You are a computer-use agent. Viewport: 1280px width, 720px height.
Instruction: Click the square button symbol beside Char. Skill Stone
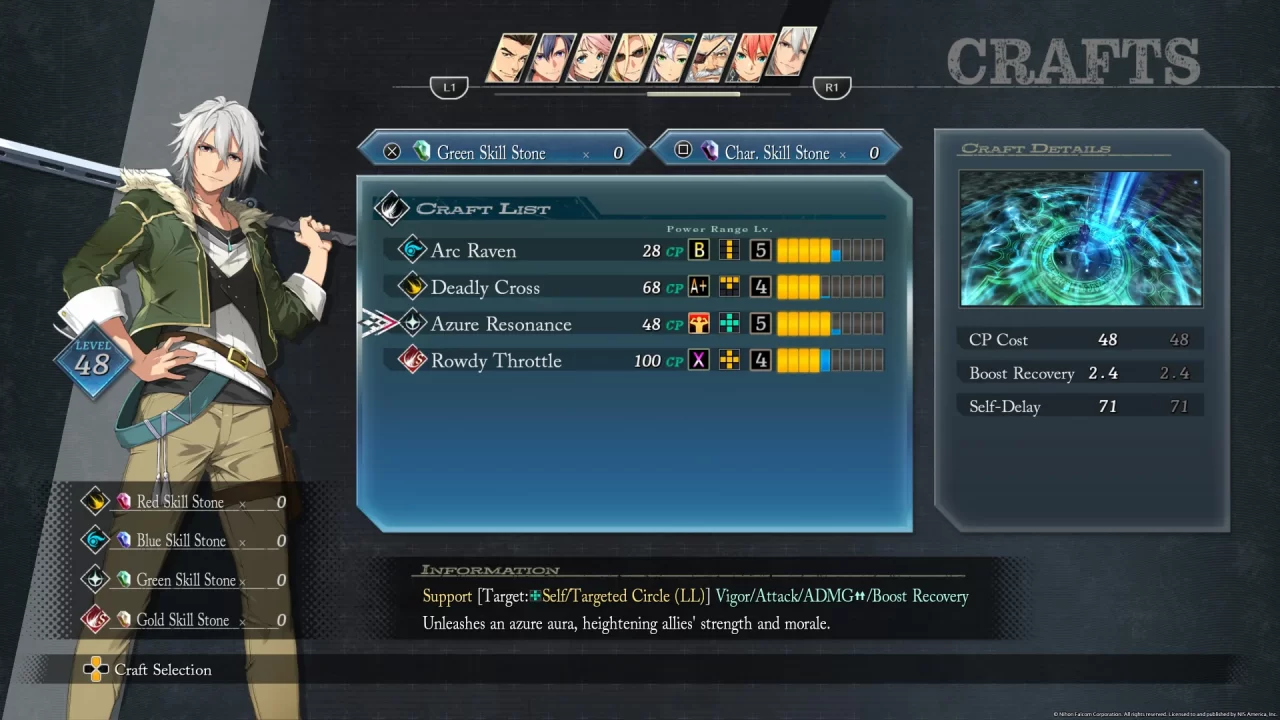tap(683, 148)
